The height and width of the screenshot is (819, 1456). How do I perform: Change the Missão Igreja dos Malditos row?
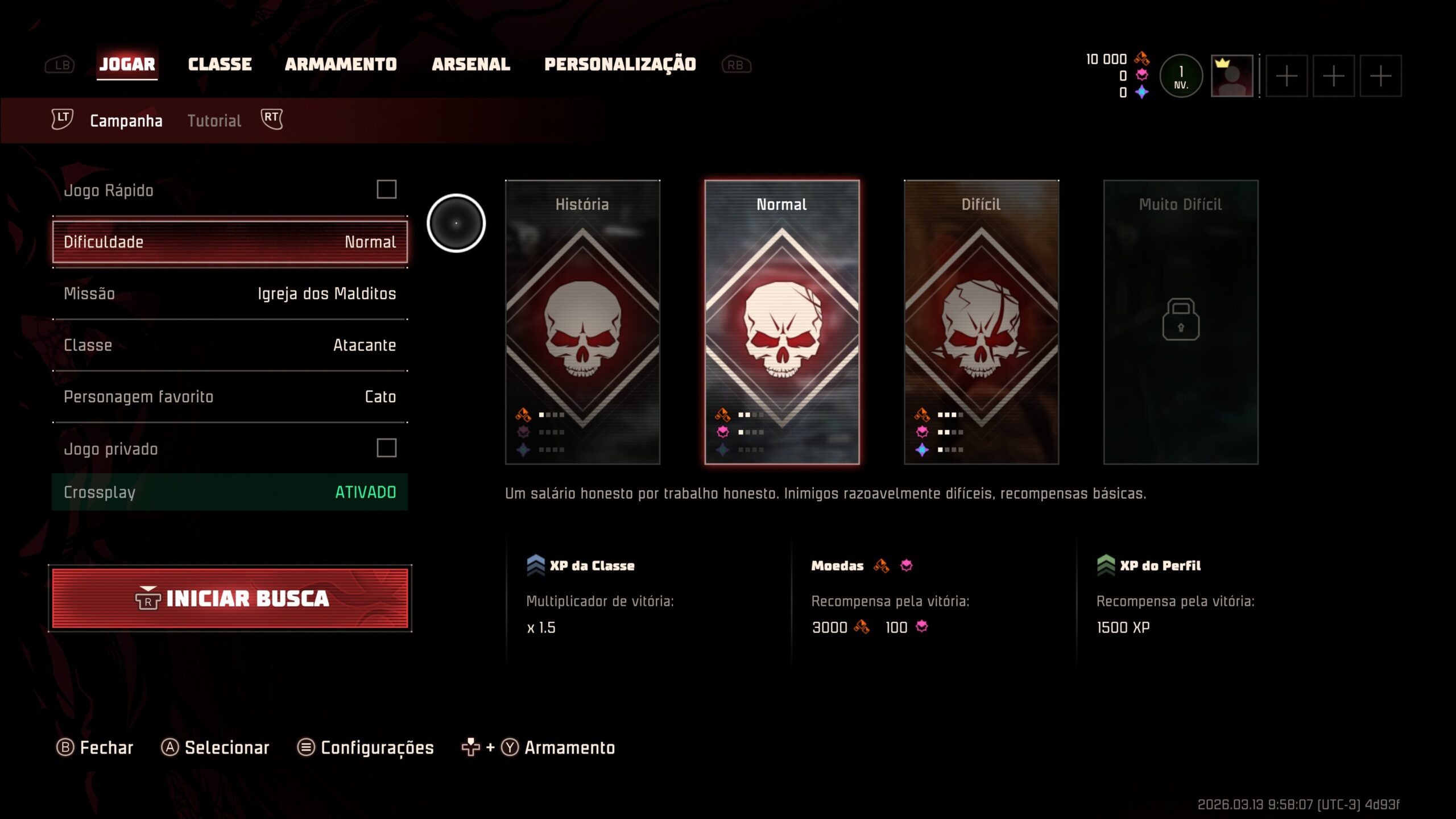(x=230, y=293)
